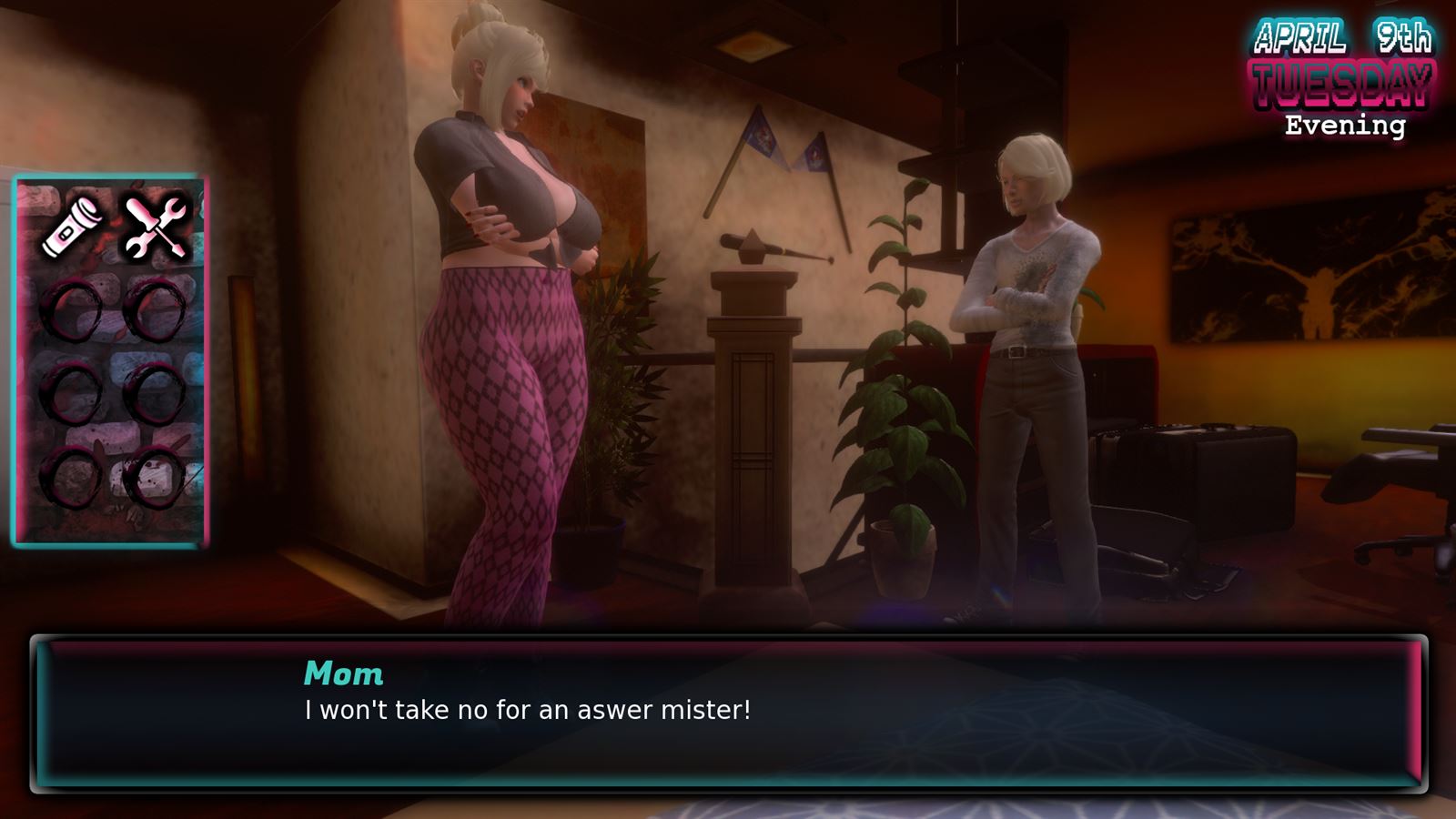The width and height of the screenshot is (1456, 819).
Task: Click the speaker name Mom
Action: pyautogui.click(x=344, y=673)
